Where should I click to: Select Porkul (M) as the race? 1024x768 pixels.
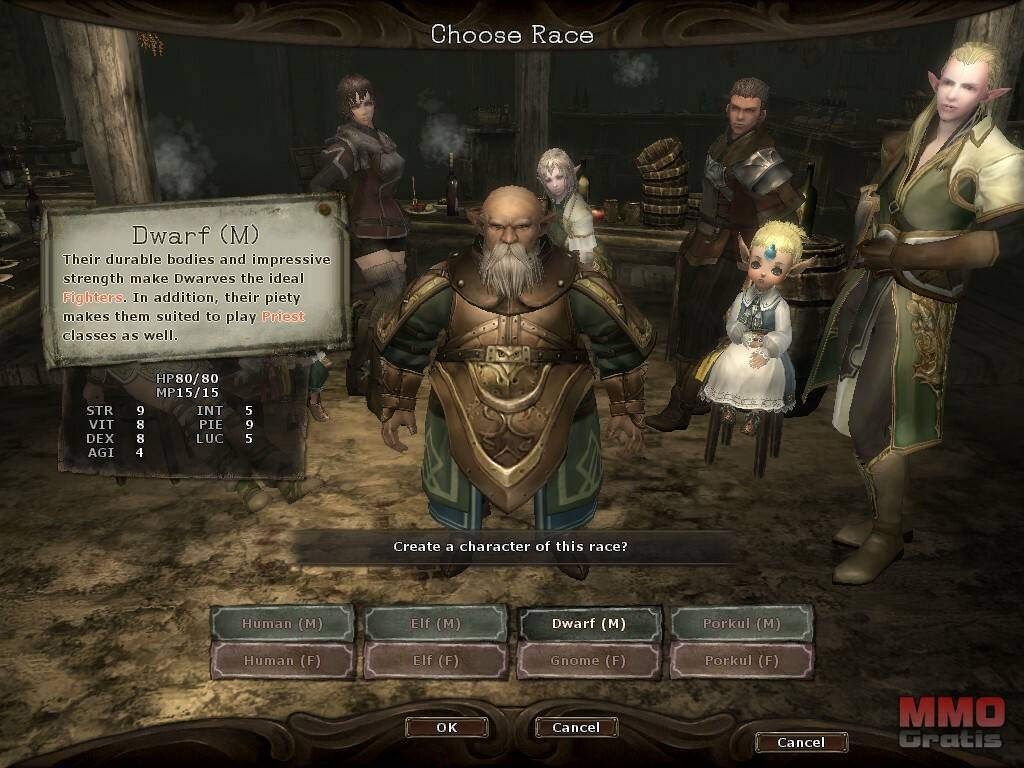click(x=742, y=623)
